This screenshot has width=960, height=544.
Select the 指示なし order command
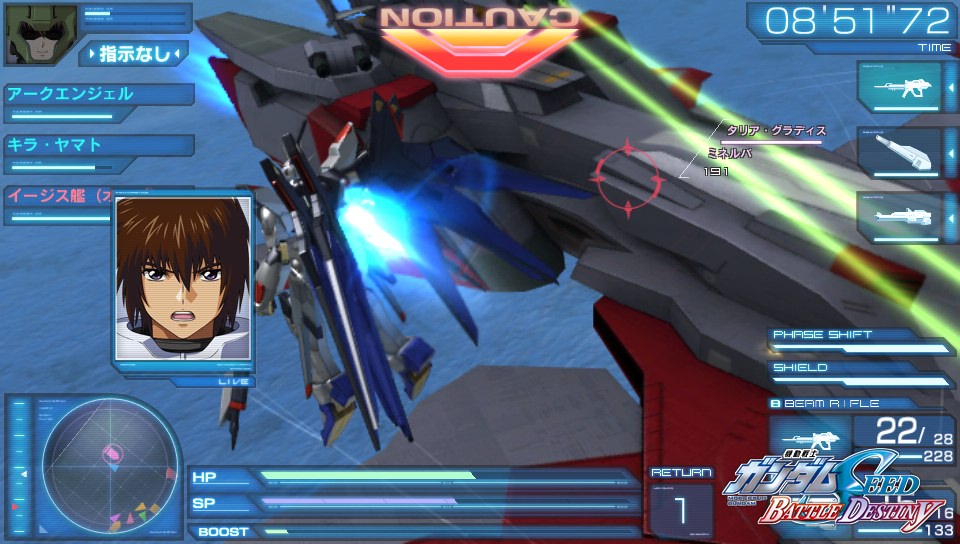135,53
